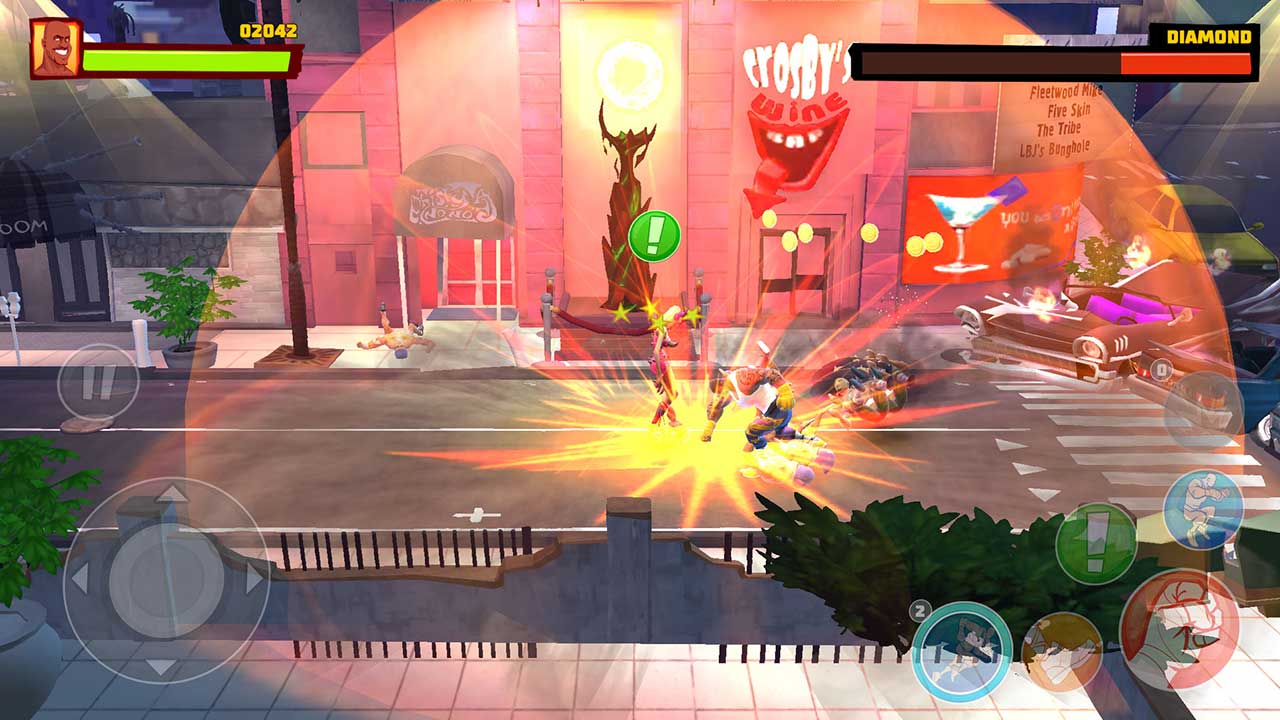Tap the DIAMOND boss health bar
1280x720 pixels.
(1050, 63)
